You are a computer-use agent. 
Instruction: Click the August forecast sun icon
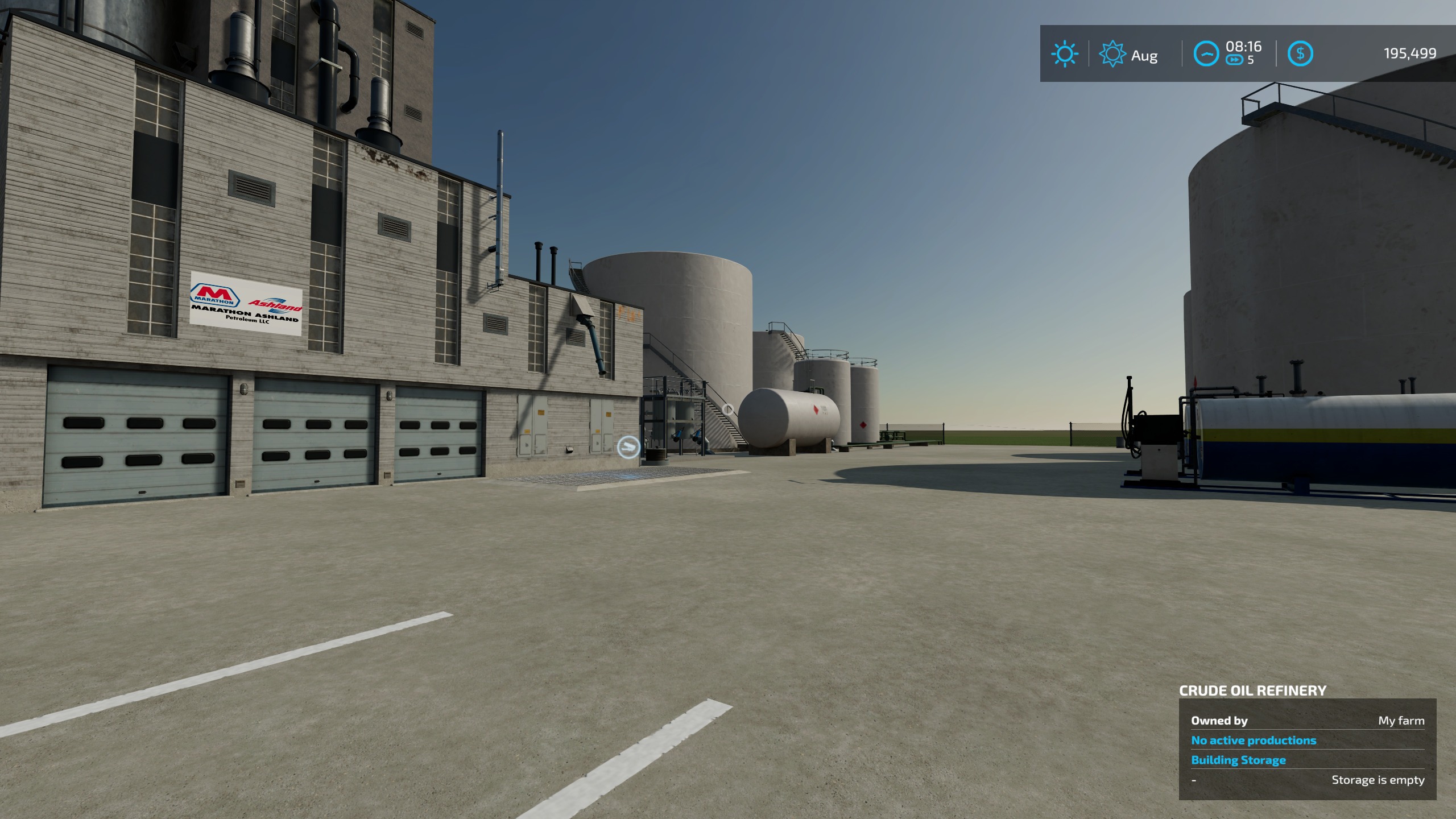[x=1112, y=55]
